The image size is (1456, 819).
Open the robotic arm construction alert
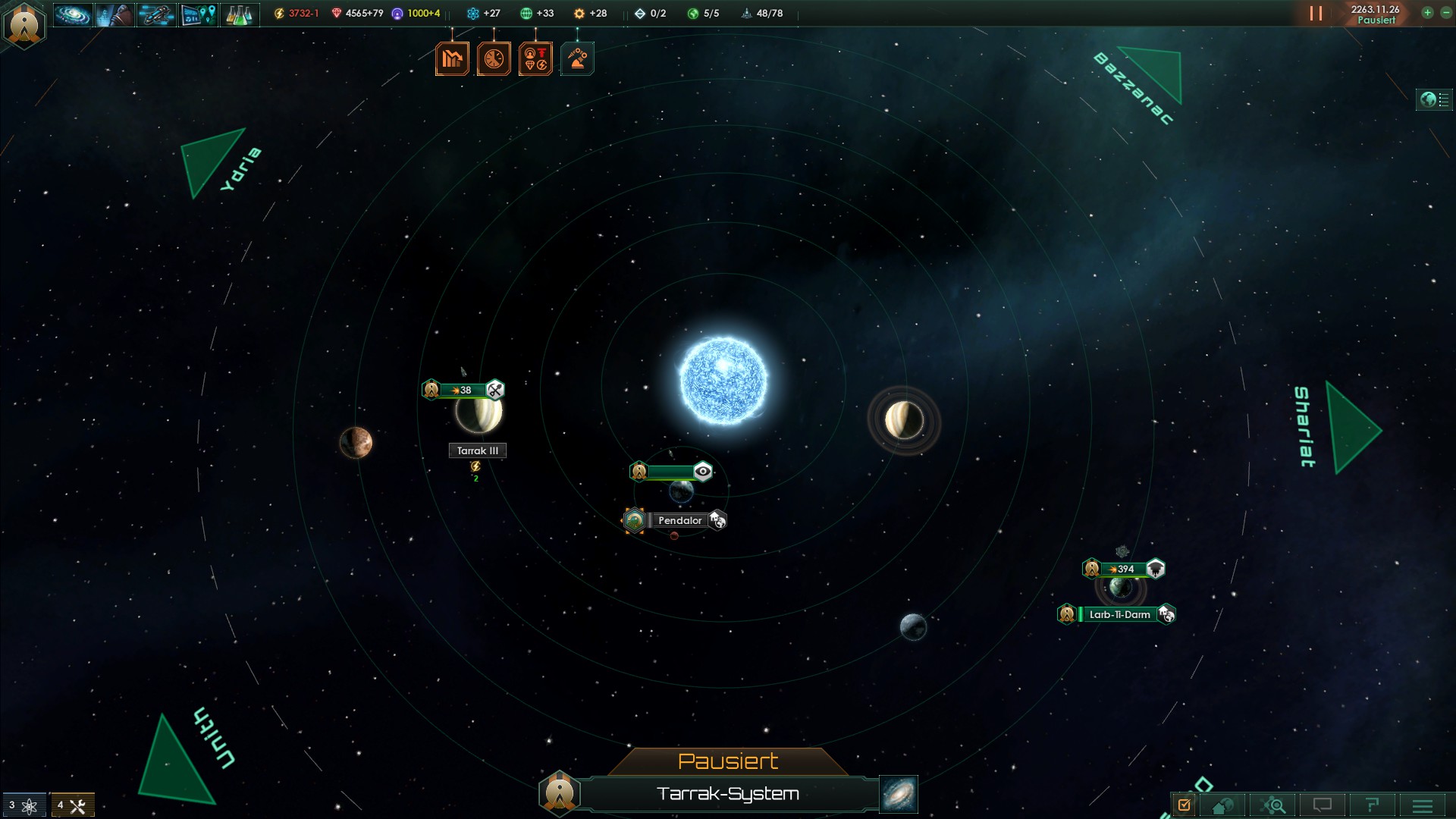577,59
